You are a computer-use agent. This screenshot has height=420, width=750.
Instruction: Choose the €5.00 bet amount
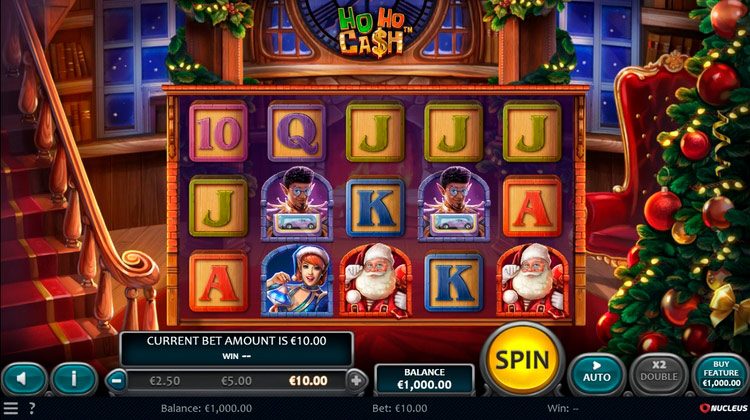(x=236, y=380)
